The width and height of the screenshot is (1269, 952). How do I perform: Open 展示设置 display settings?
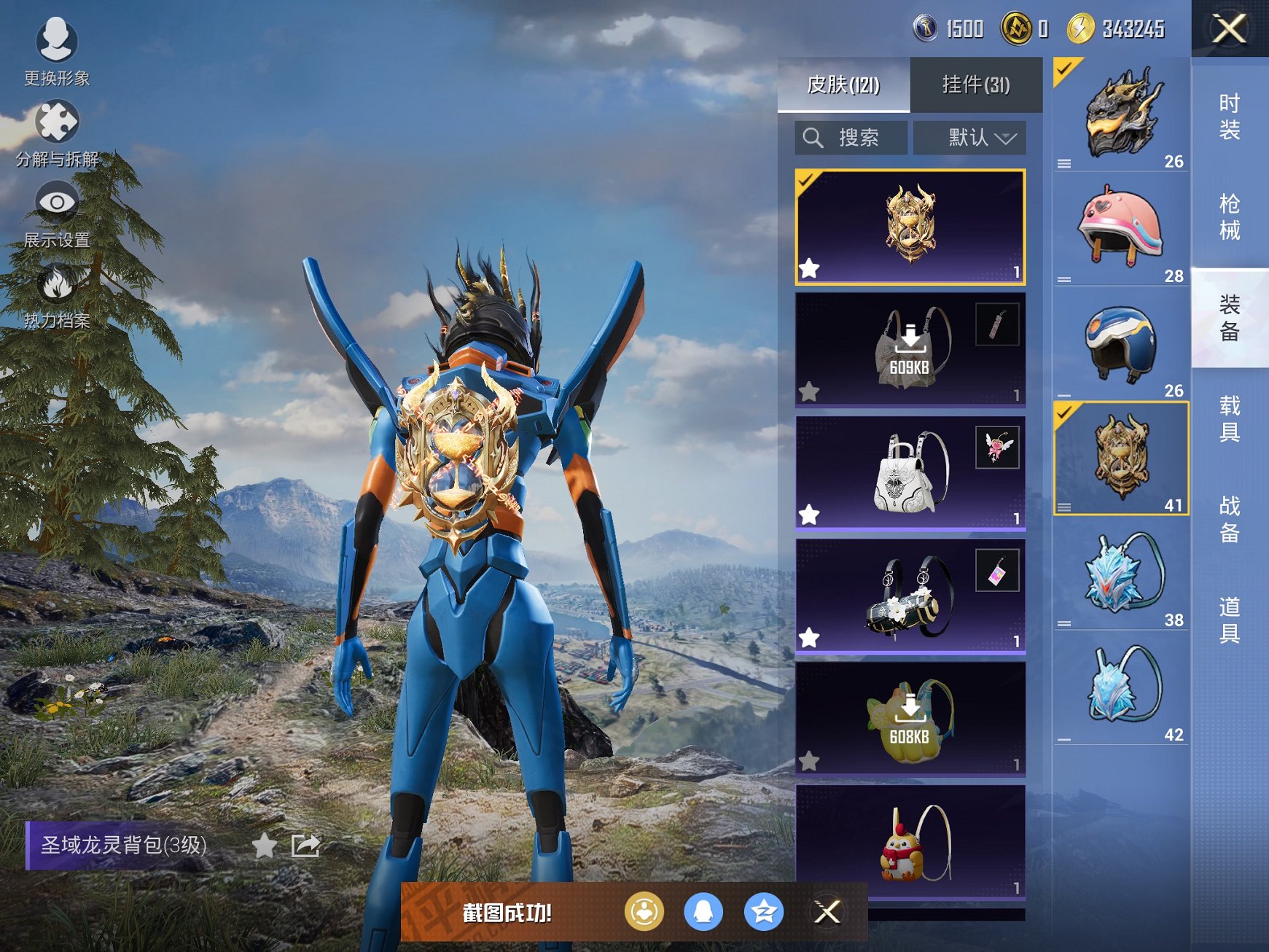57,214
